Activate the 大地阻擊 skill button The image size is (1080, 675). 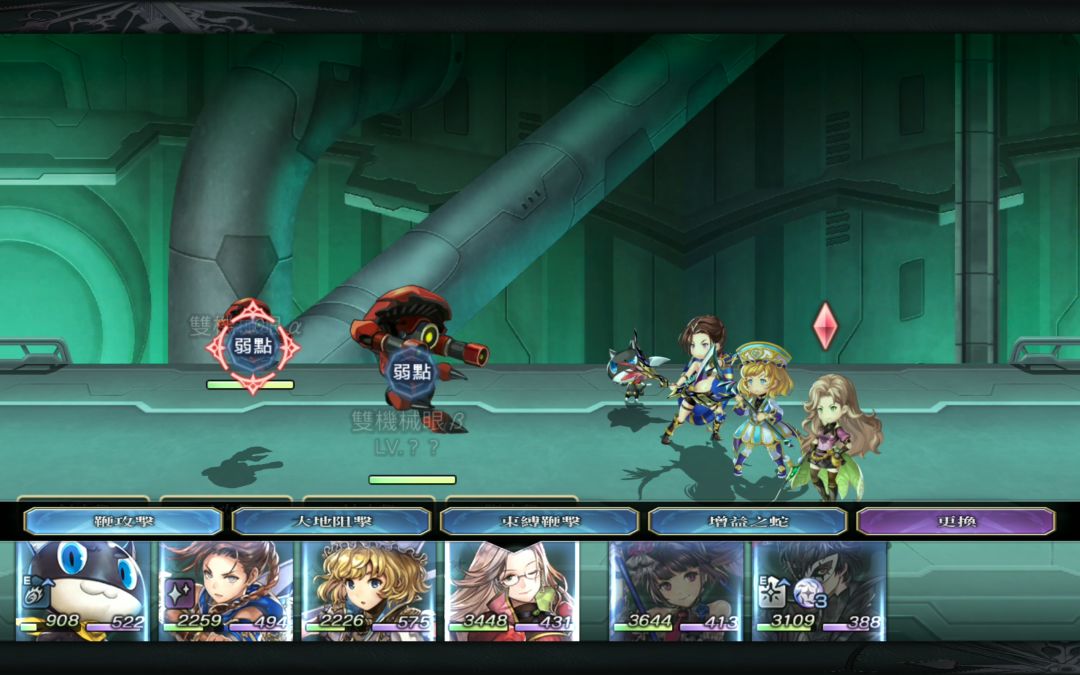coord(331,521)
